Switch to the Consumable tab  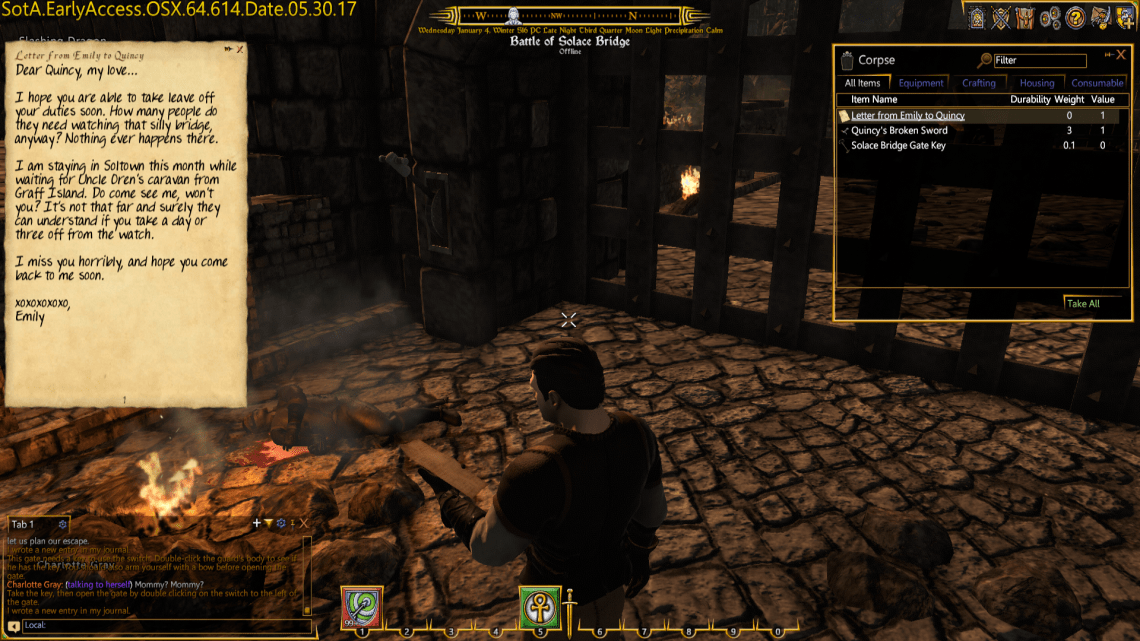[x=1097, y=84]
